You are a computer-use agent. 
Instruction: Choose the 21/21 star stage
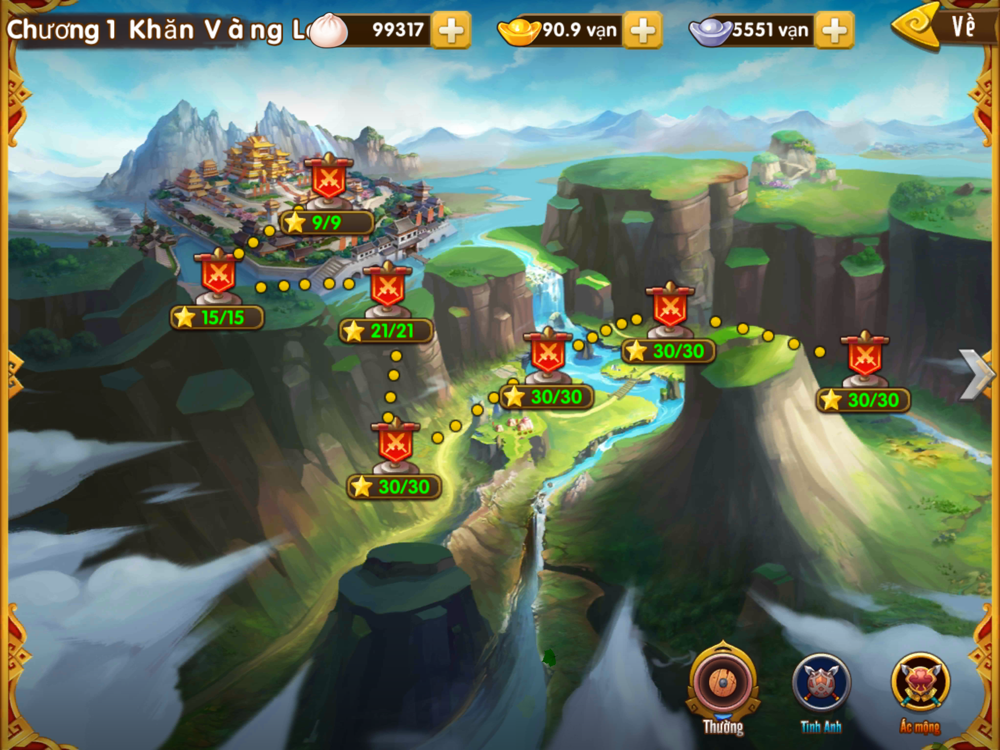pyautogui.click(x=387, y=287)
